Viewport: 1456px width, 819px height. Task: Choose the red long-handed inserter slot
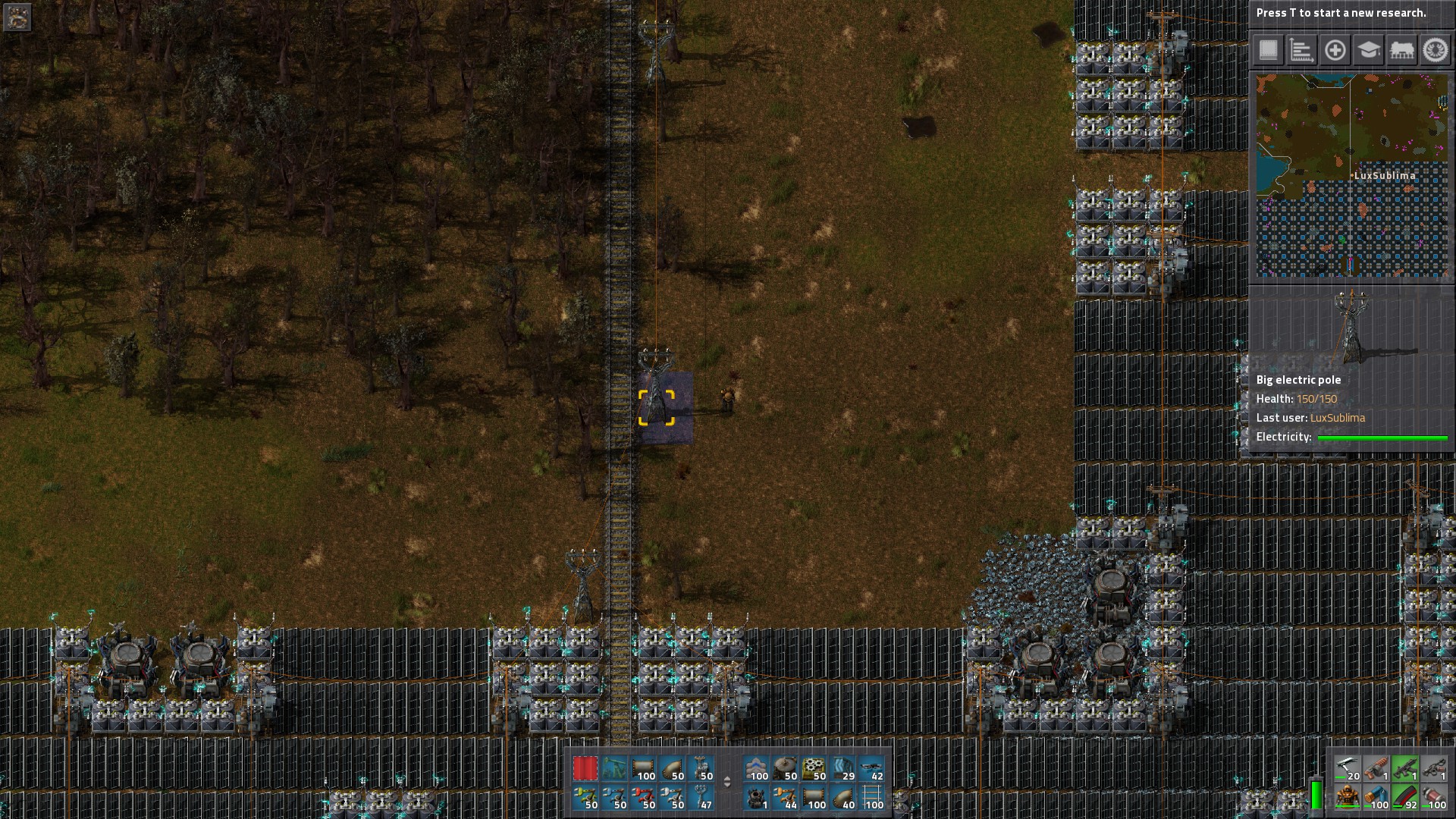click(x=643, y=798)
